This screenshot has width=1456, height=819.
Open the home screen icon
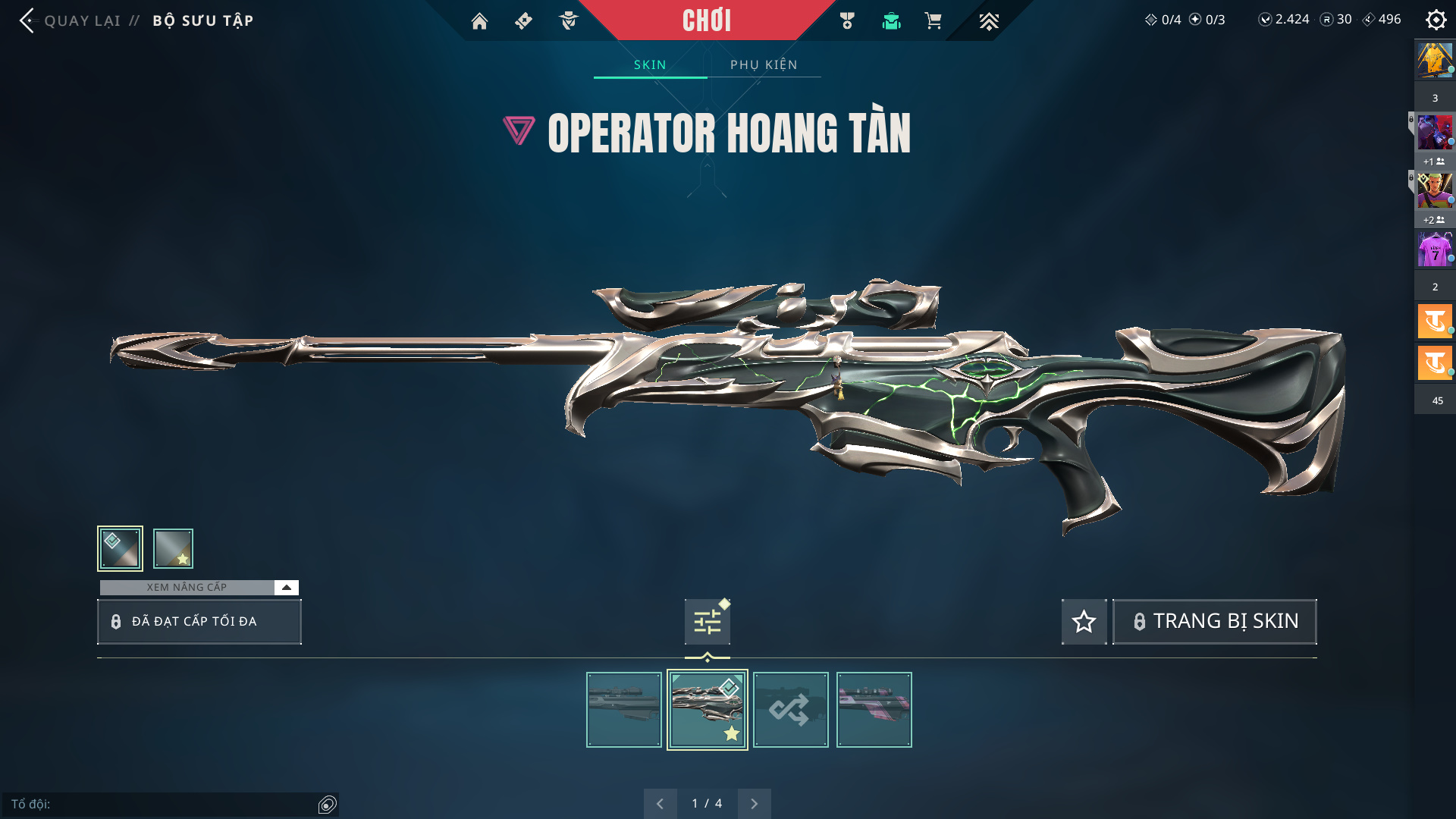coord(479,21)
